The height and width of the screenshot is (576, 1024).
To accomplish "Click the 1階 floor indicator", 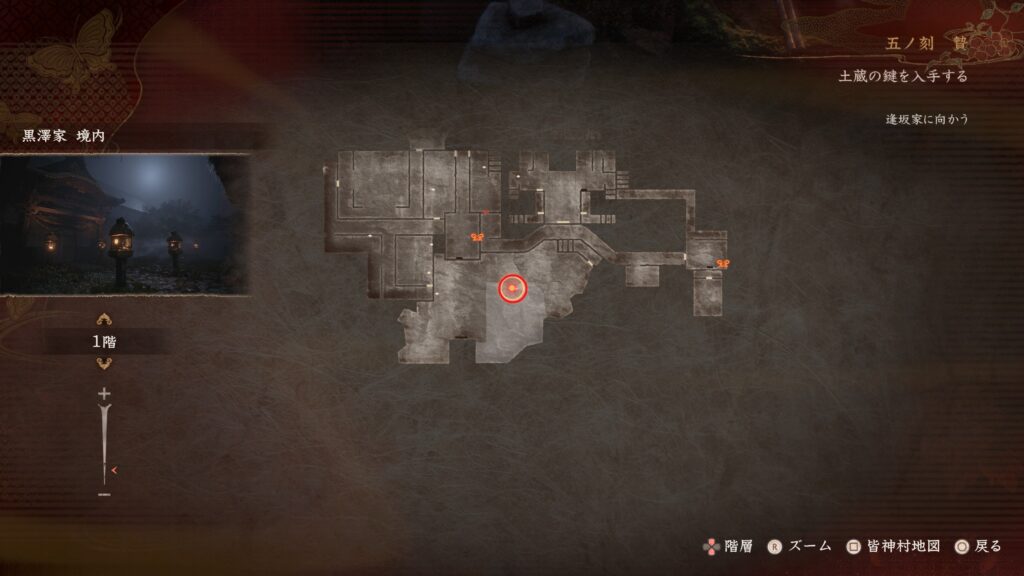I will (x=103, y=342).
